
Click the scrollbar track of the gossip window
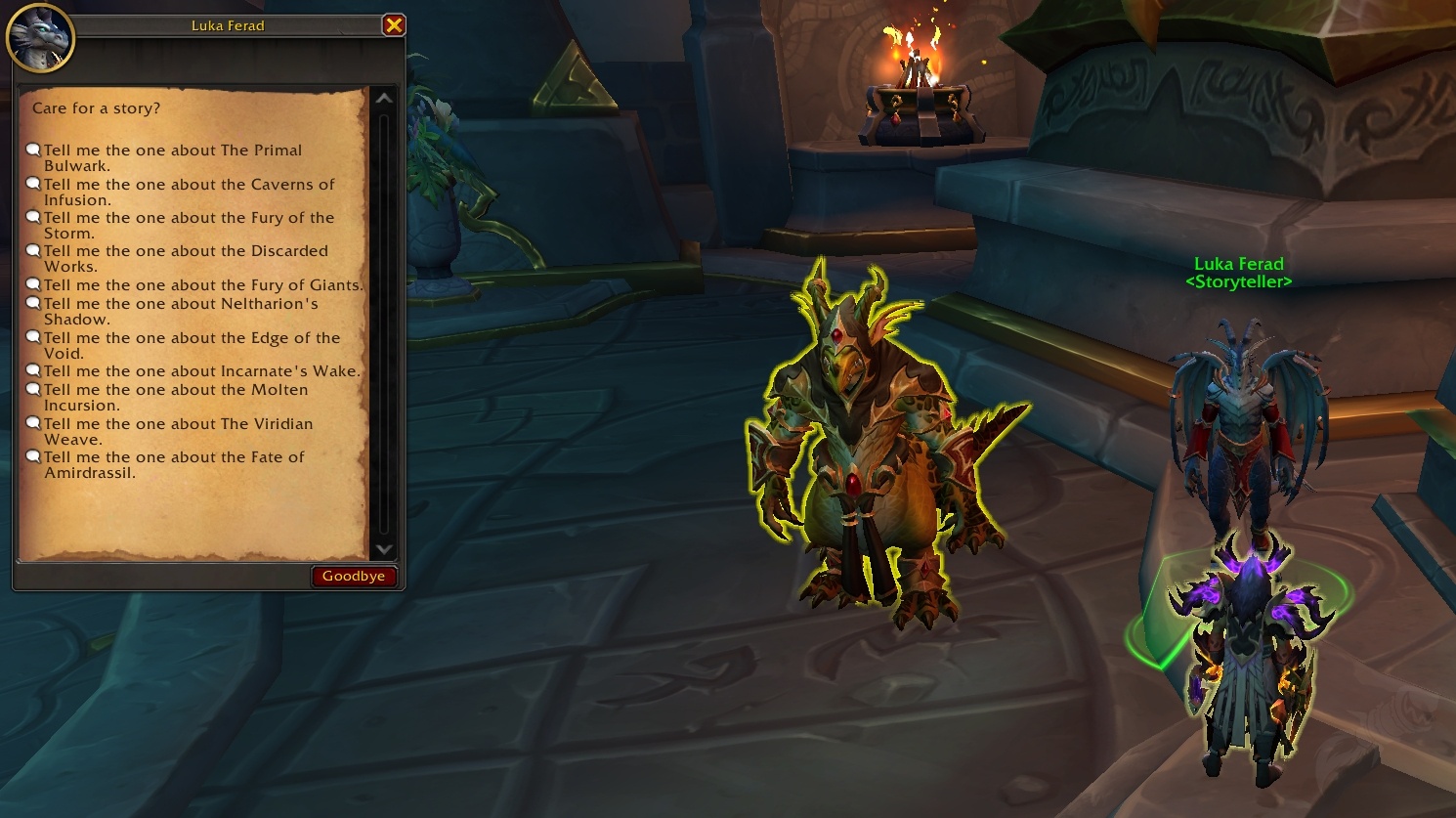click(383, 323)
